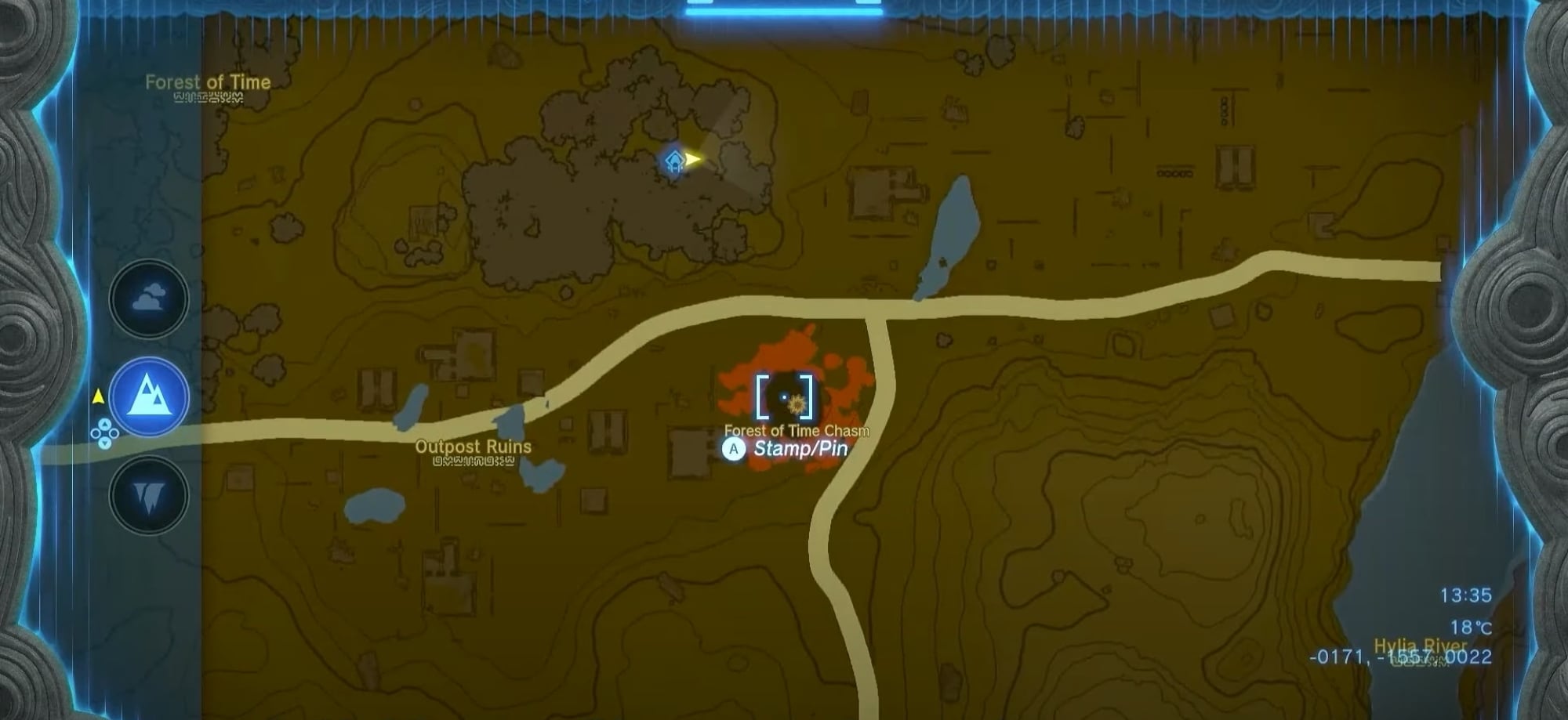Toggle the down arrow on the mini d-pad
Viewport: 1568px width, 720px height.
pos(105,443)
